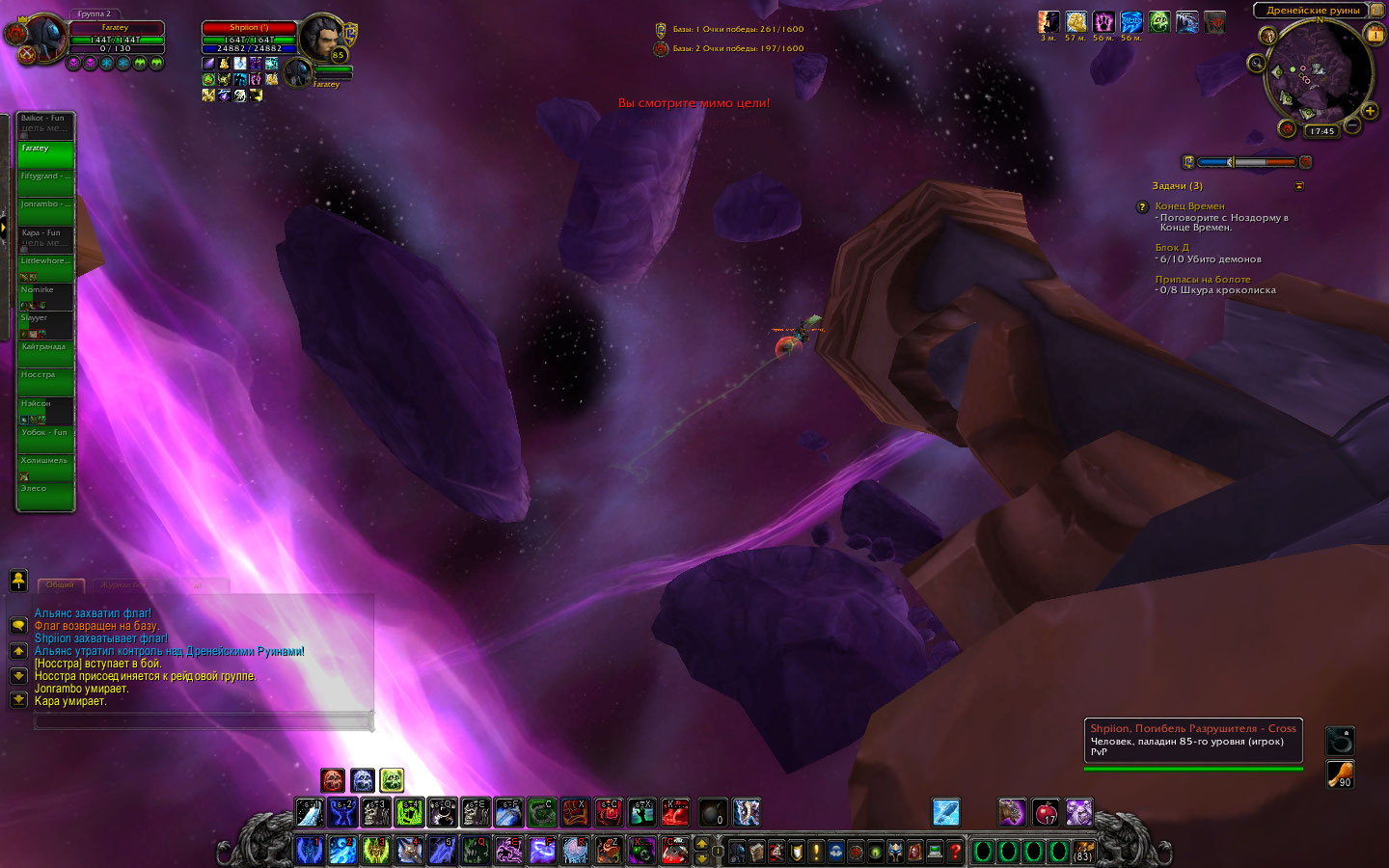Image resolution: width=1389 pixels, height=868 pixels.
Task: Switch to the Общий chat tab
Action: click(x=60, y=585)
